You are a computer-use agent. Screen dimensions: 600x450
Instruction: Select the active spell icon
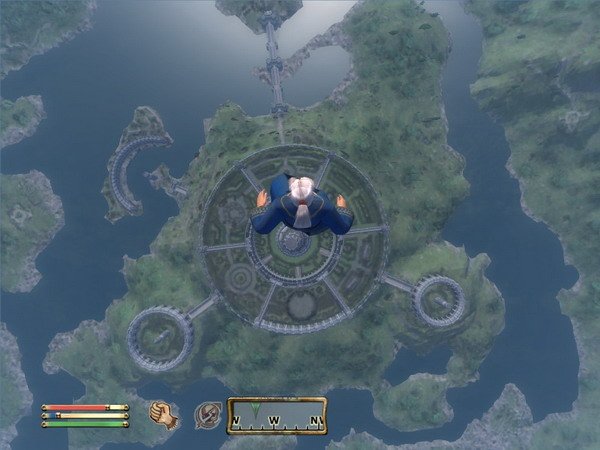click(x=207, y=414)
